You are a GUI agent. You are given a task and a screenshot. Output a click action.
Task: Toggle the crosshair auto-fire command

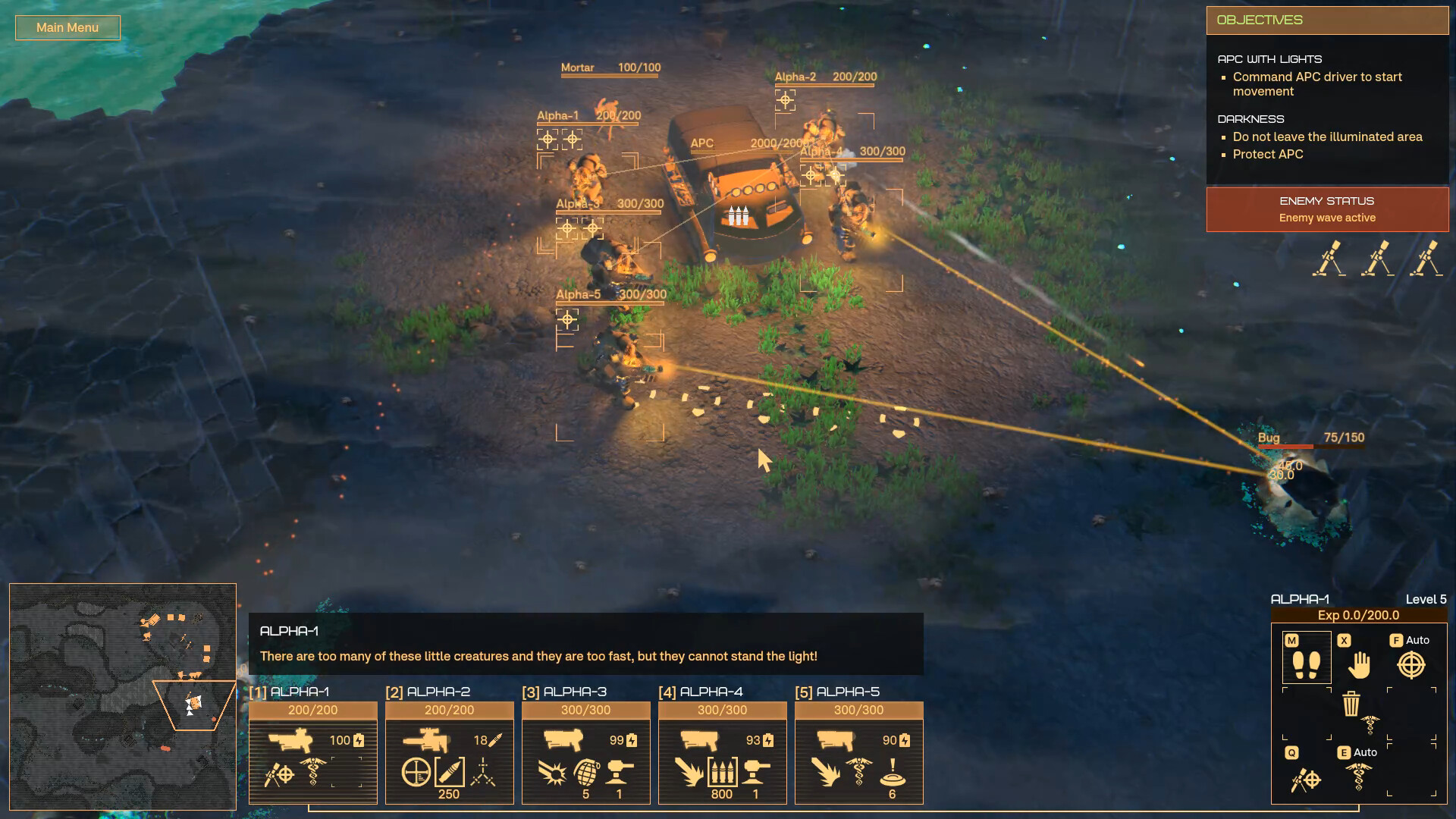click(1411, 665)
